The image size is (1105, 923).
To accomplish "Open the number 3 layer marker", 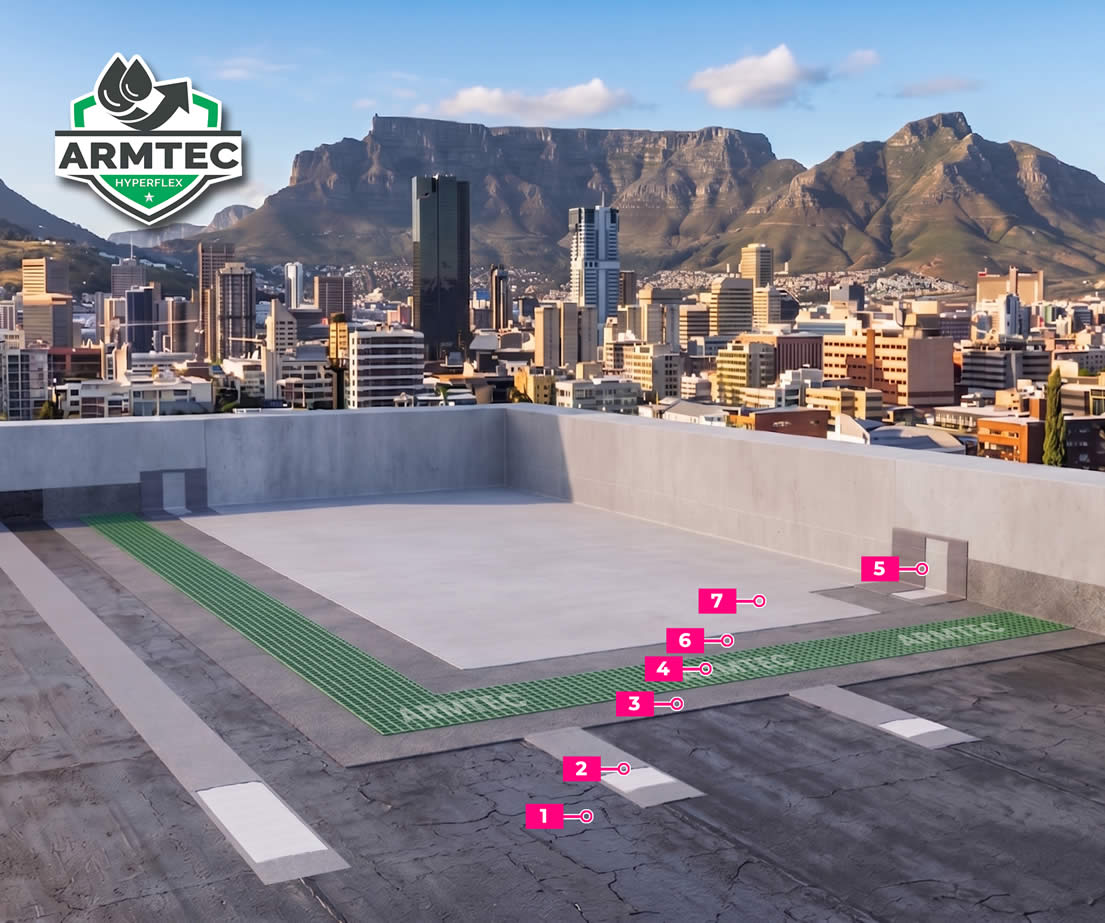I will click(x=635, y=704).
